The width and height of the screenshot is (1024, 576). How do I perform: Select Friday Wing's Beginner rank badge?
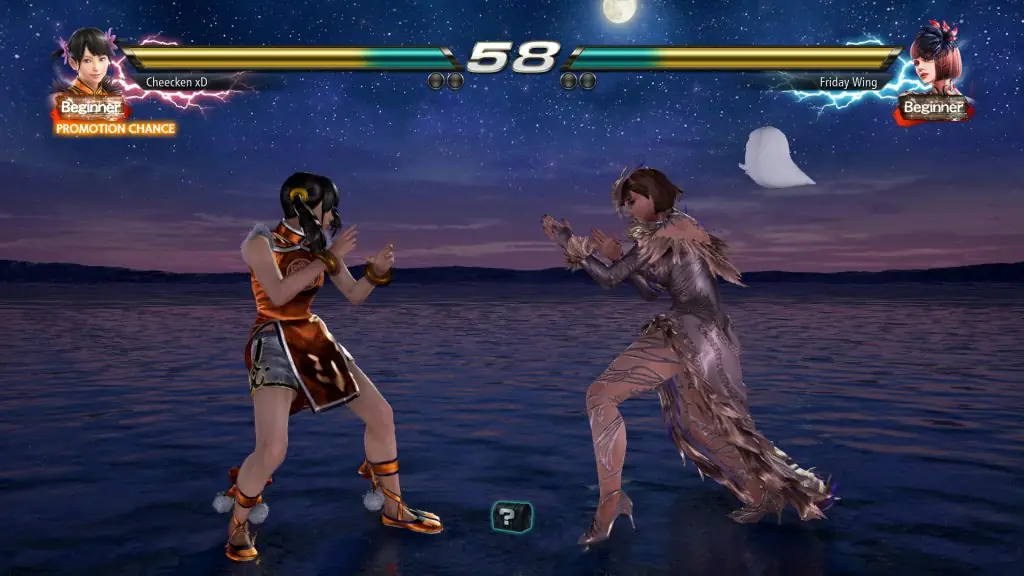coord(932,107)
